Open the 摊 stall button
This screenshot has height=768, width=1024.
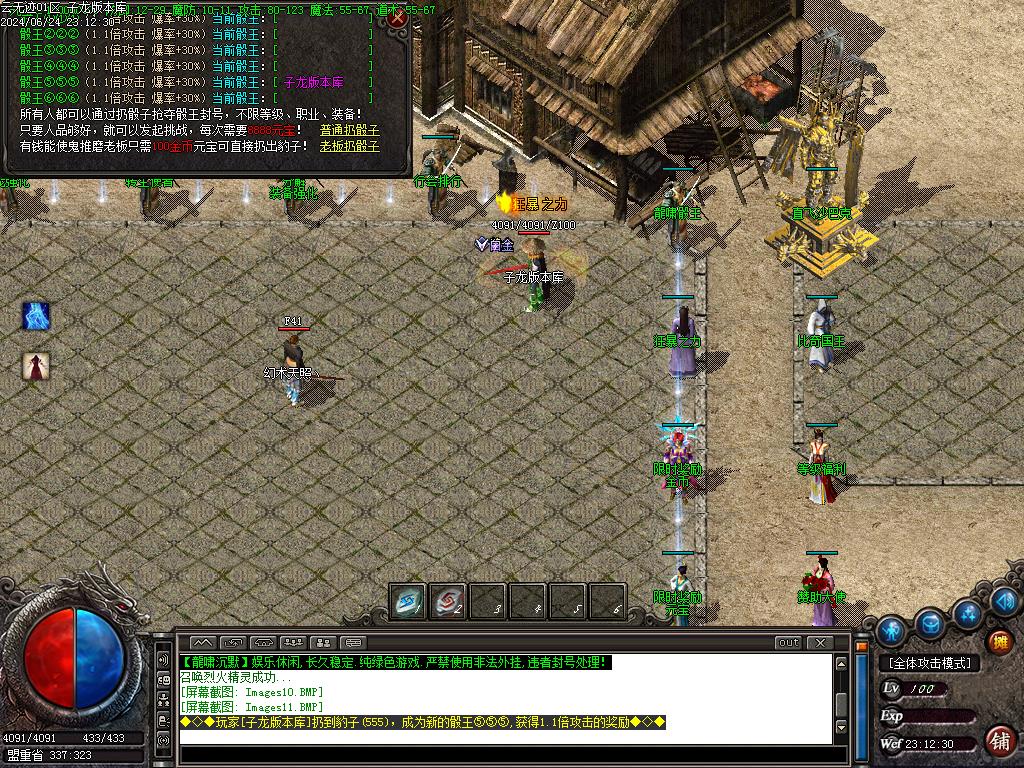(998, 641)
